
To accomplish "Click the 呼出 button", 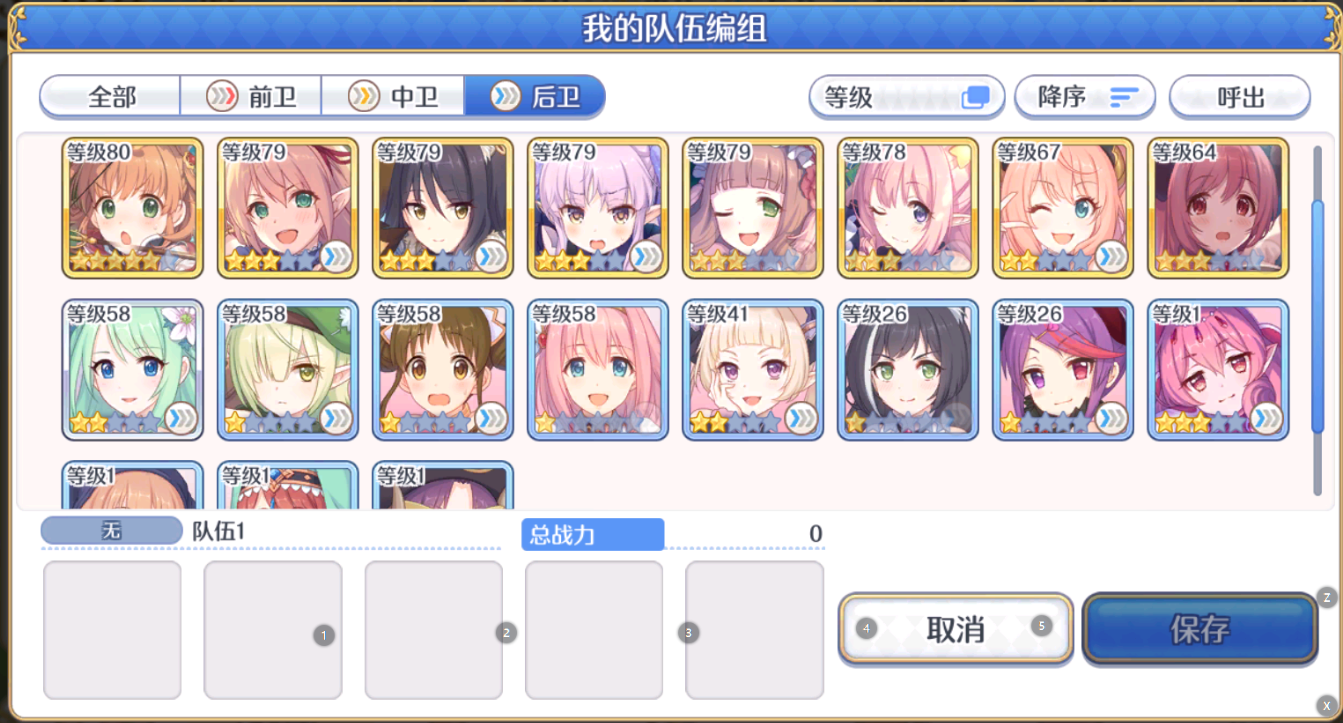I will coord(1240,97).
